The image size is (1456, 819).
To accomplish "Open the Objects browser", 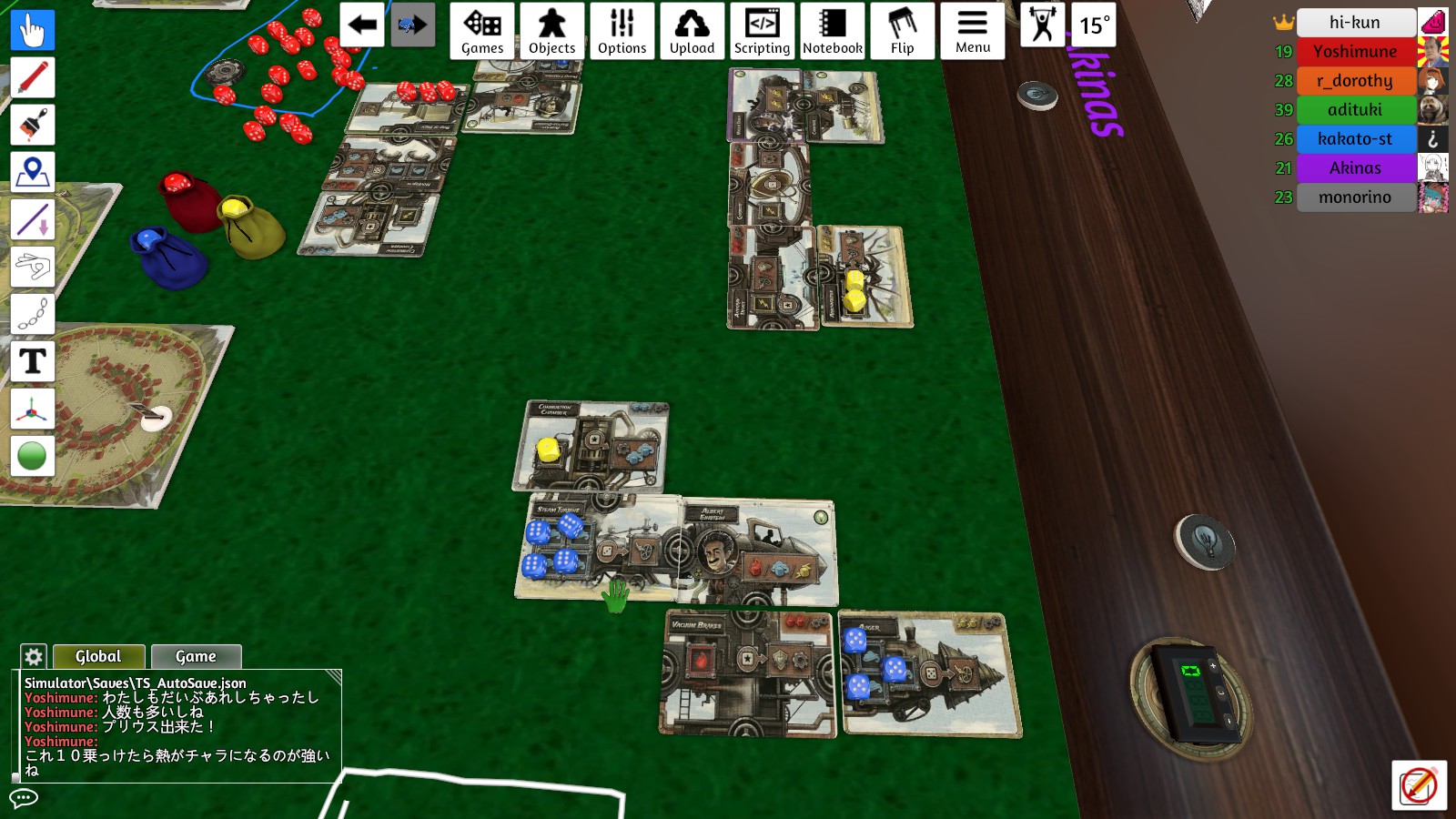I will click(551, 30).
